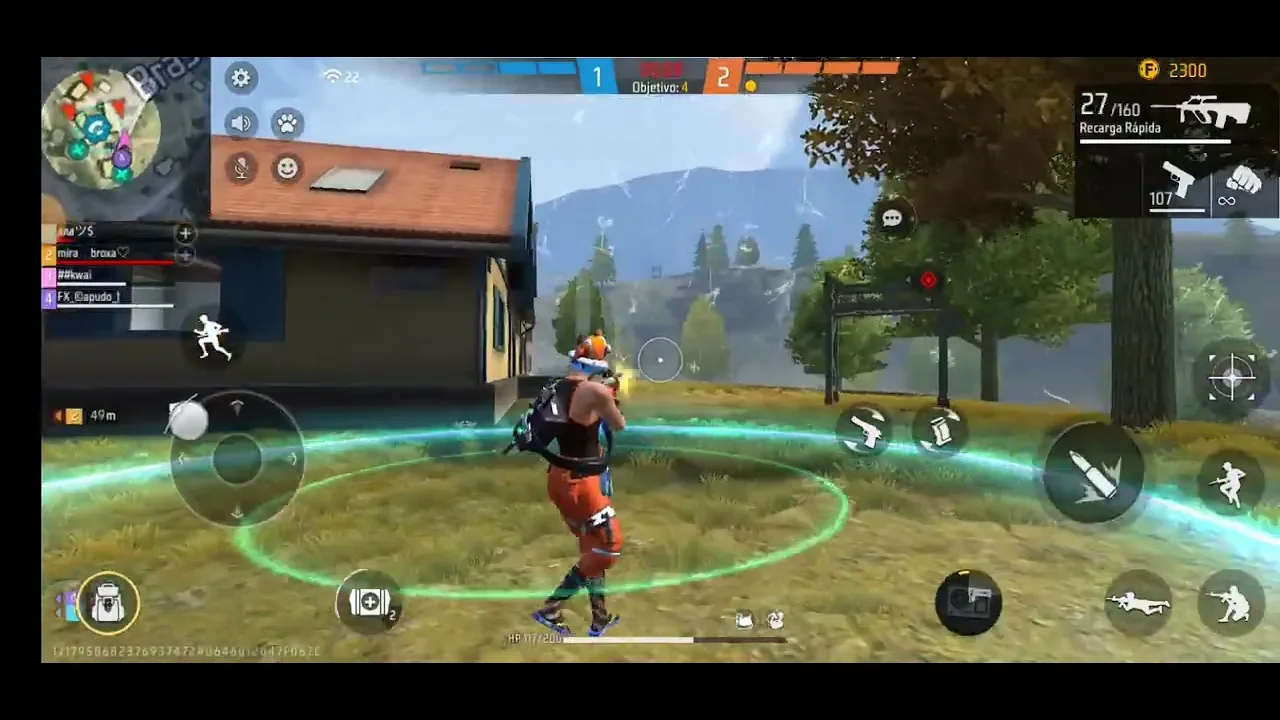Use the medkit item

coord(370,602)
